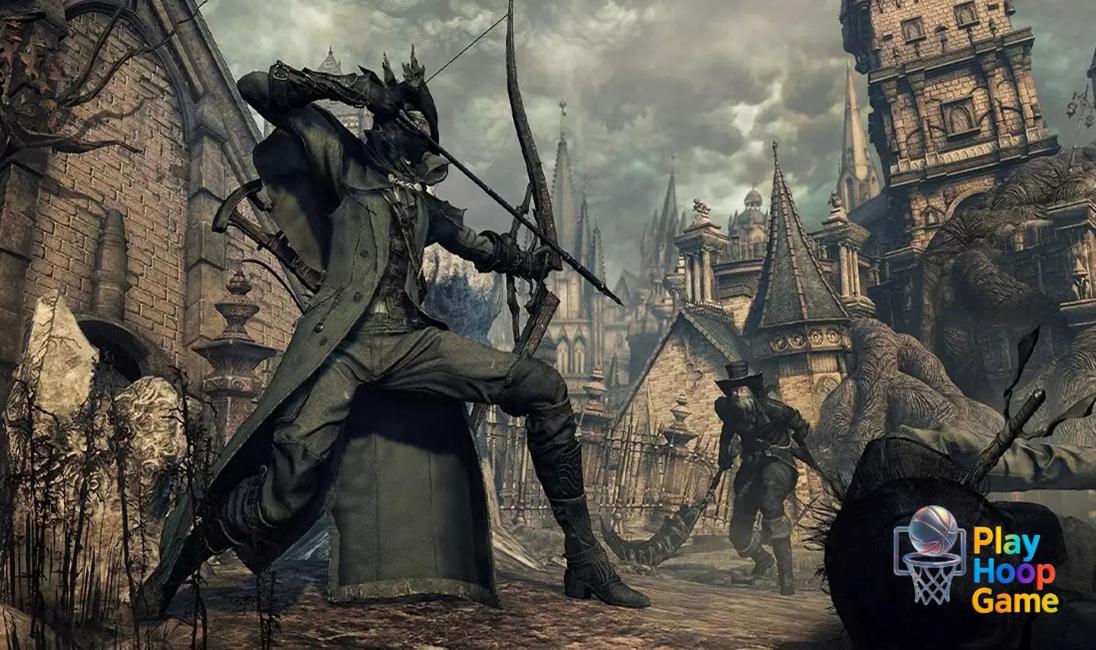The image size is (1096, 650).
Task: Click the Play Hoop Game logo
Action: coord(975,558)
